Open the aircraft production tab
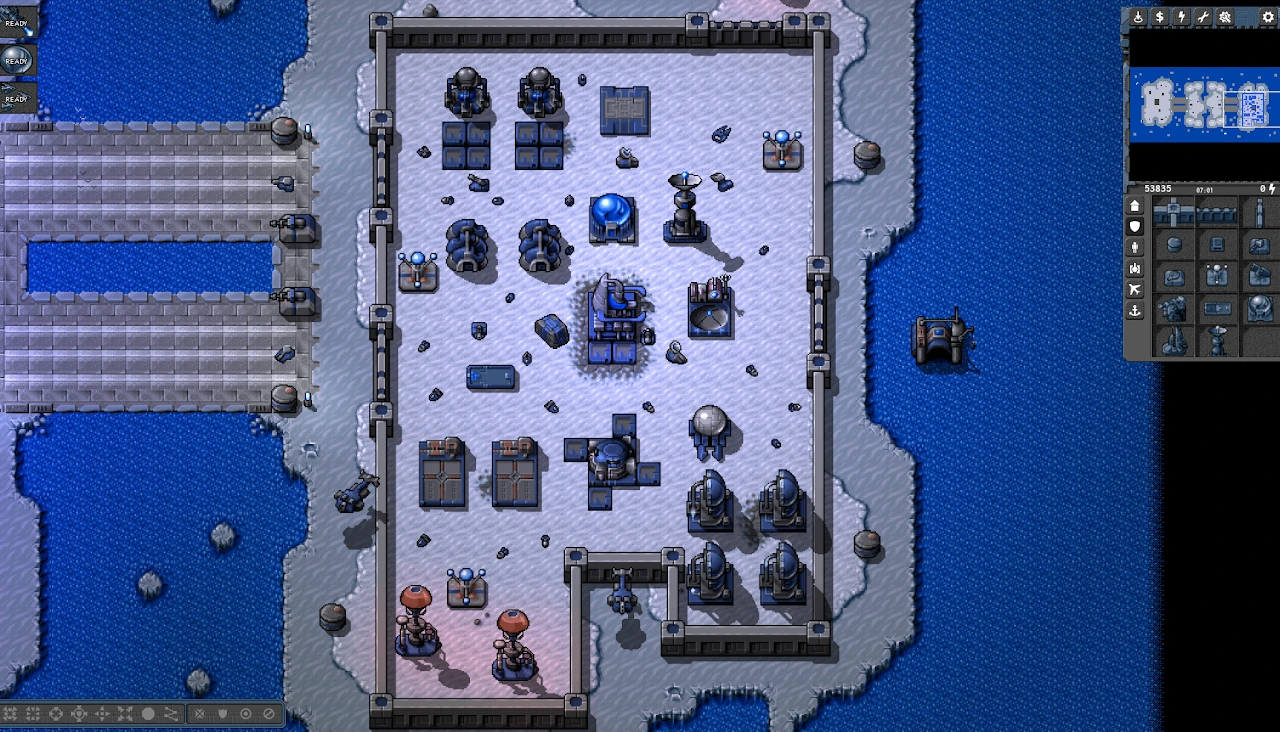 [1135, 289]
